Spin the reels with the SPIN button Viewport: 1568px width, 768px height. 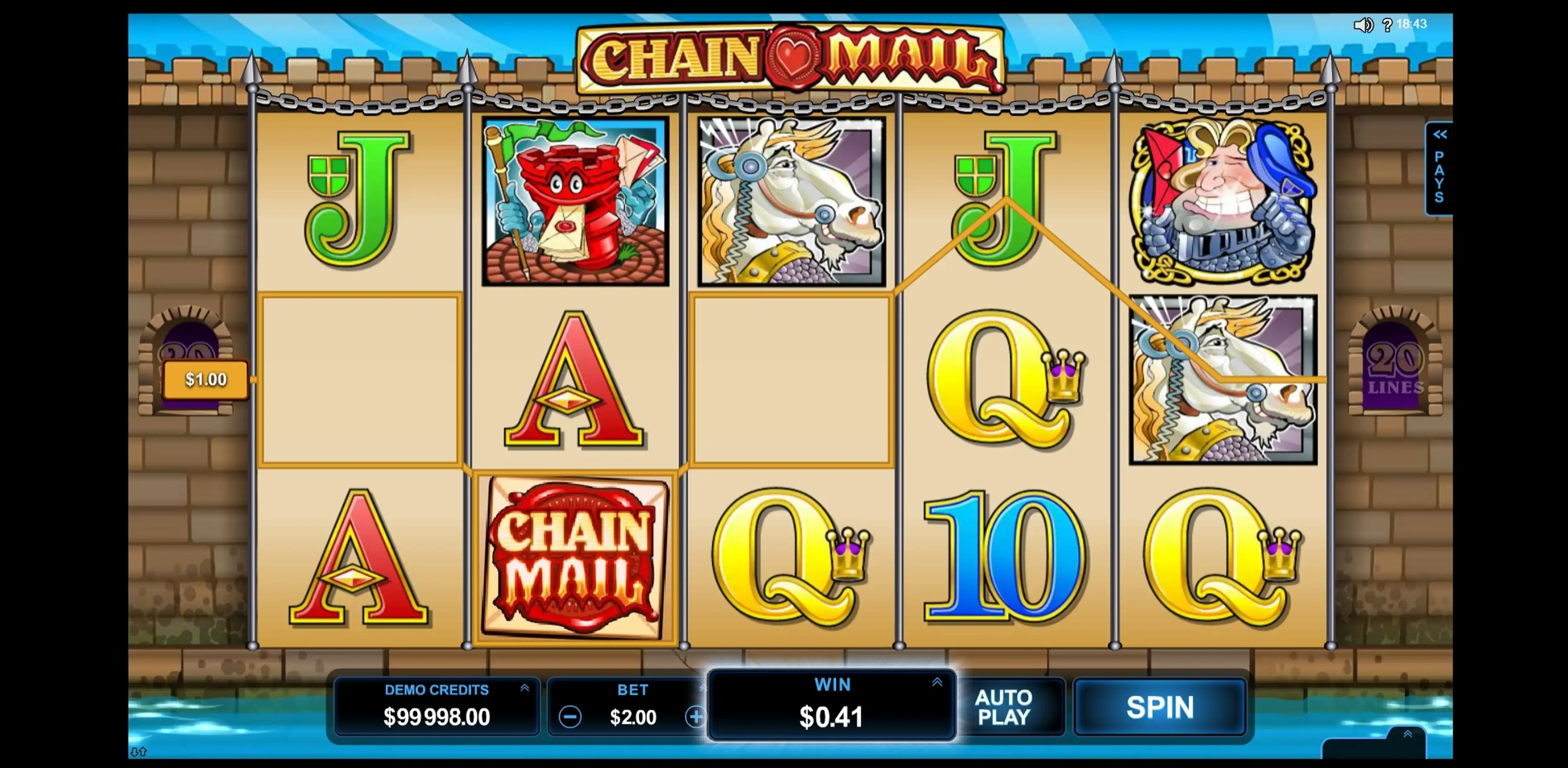[1159, 707]
